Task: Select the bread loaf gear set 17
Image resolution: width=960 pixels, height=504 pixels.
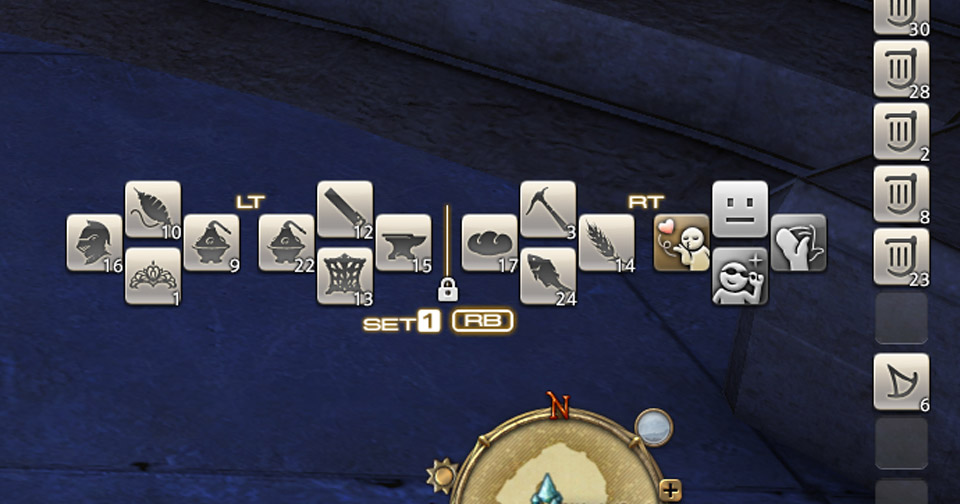Action: [490, 243]
